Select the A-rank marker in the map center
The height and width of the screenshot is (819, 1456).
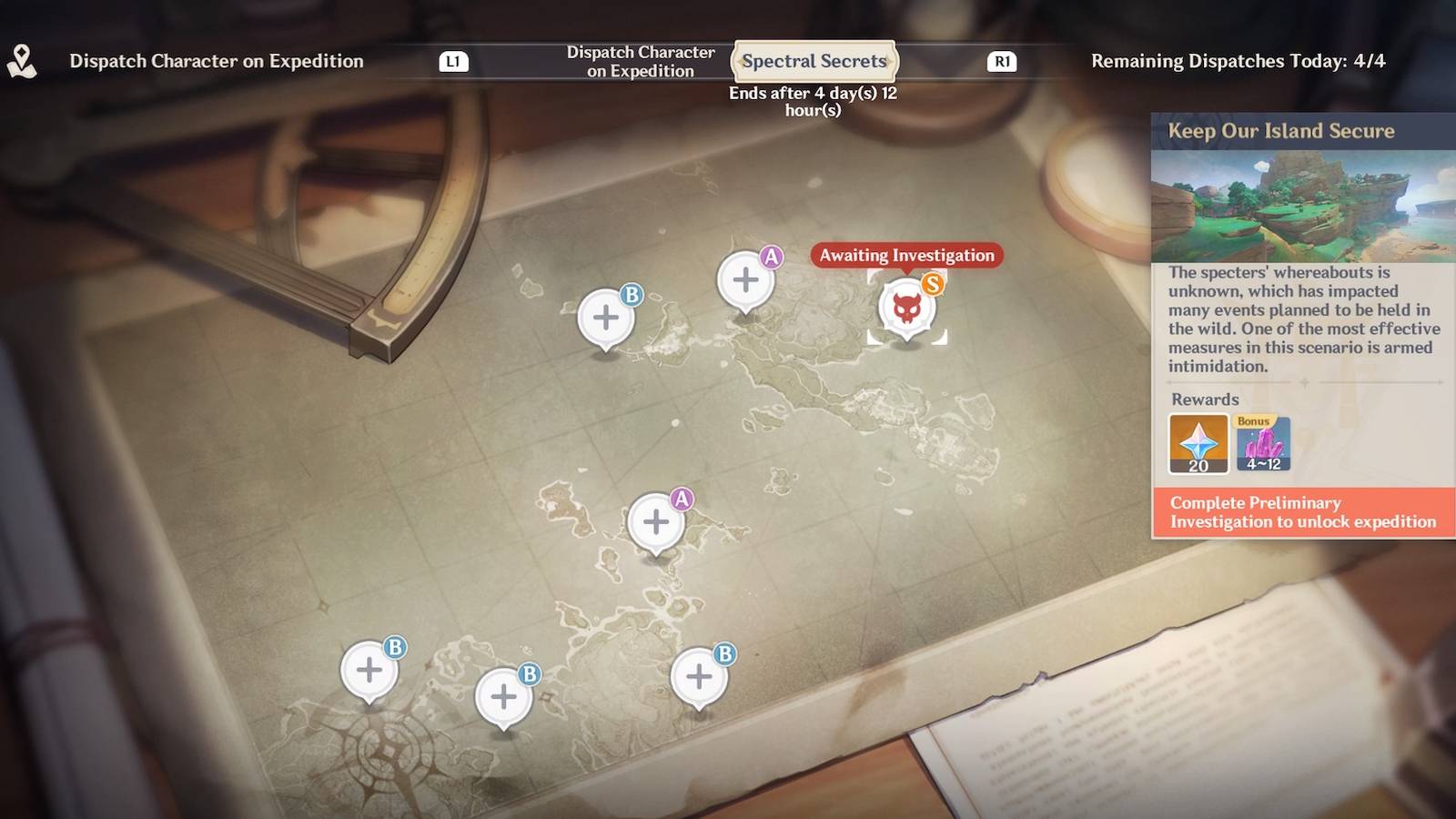pyautogui.click(x=656, y=521)
